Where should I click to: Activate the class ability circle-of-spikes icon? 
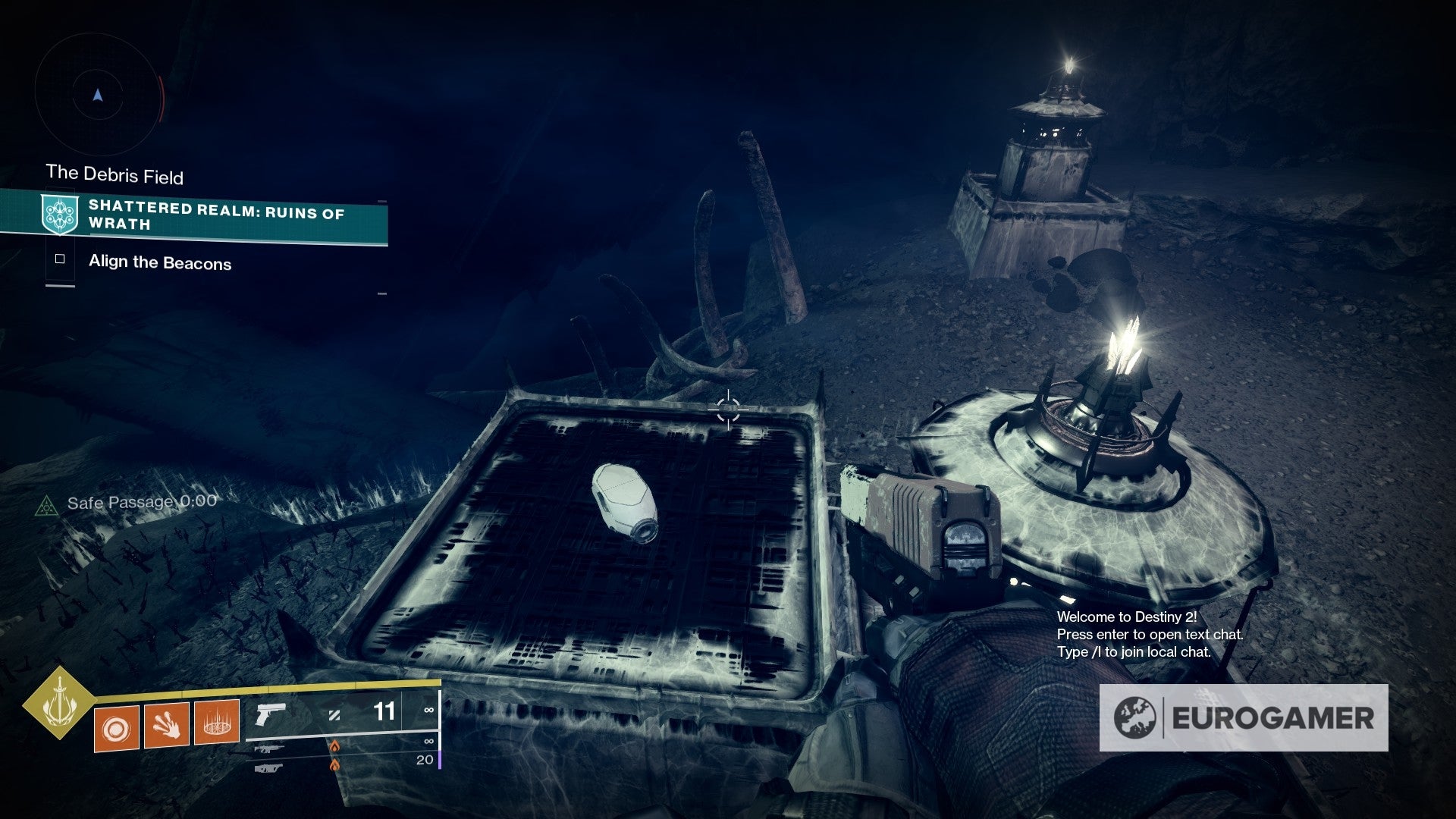[x=217, y=720]
